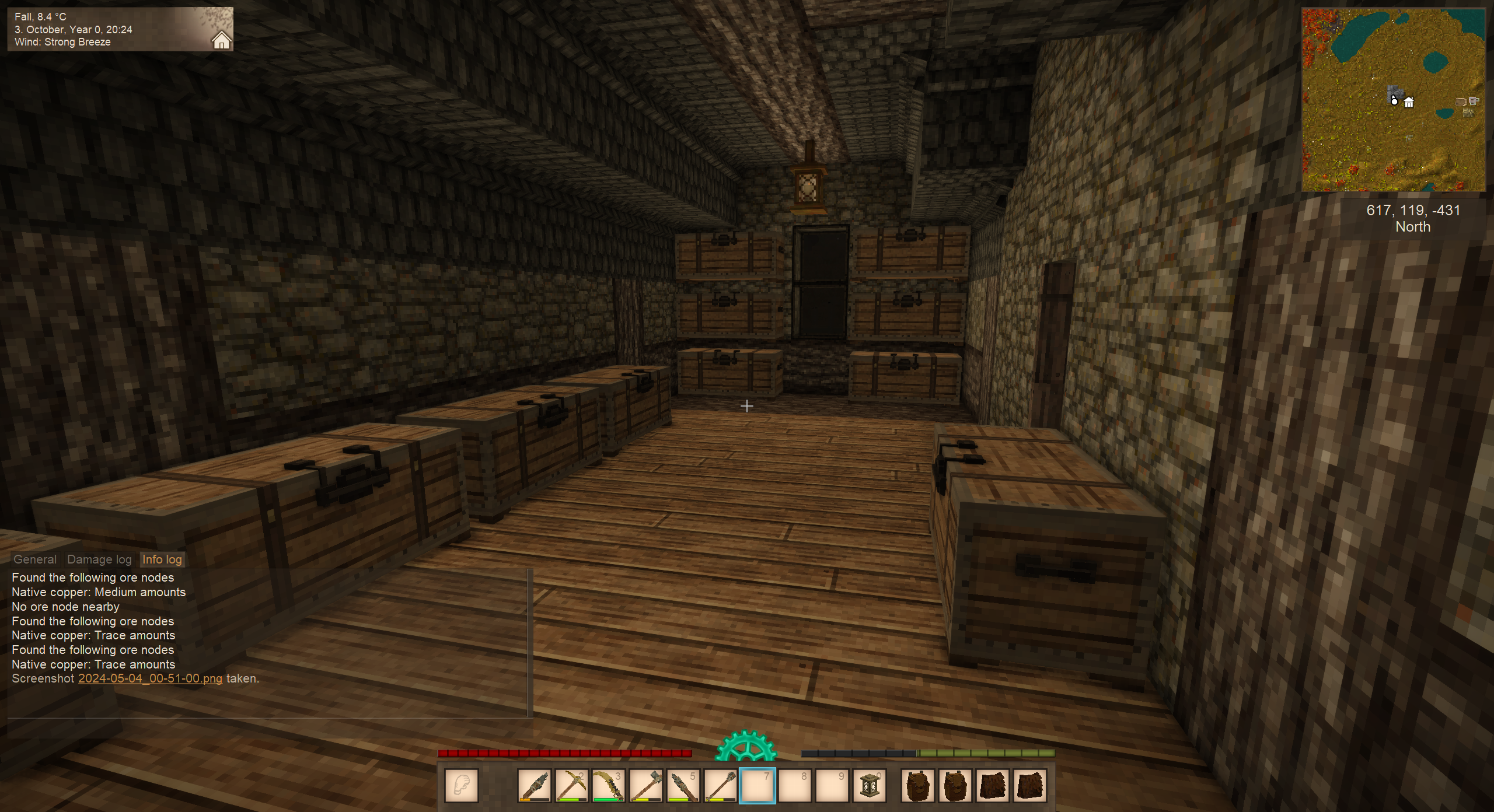This screenshot has height=812, width=1494.
Task: Select the Info log tab
Action: click(x=162, y=559)
